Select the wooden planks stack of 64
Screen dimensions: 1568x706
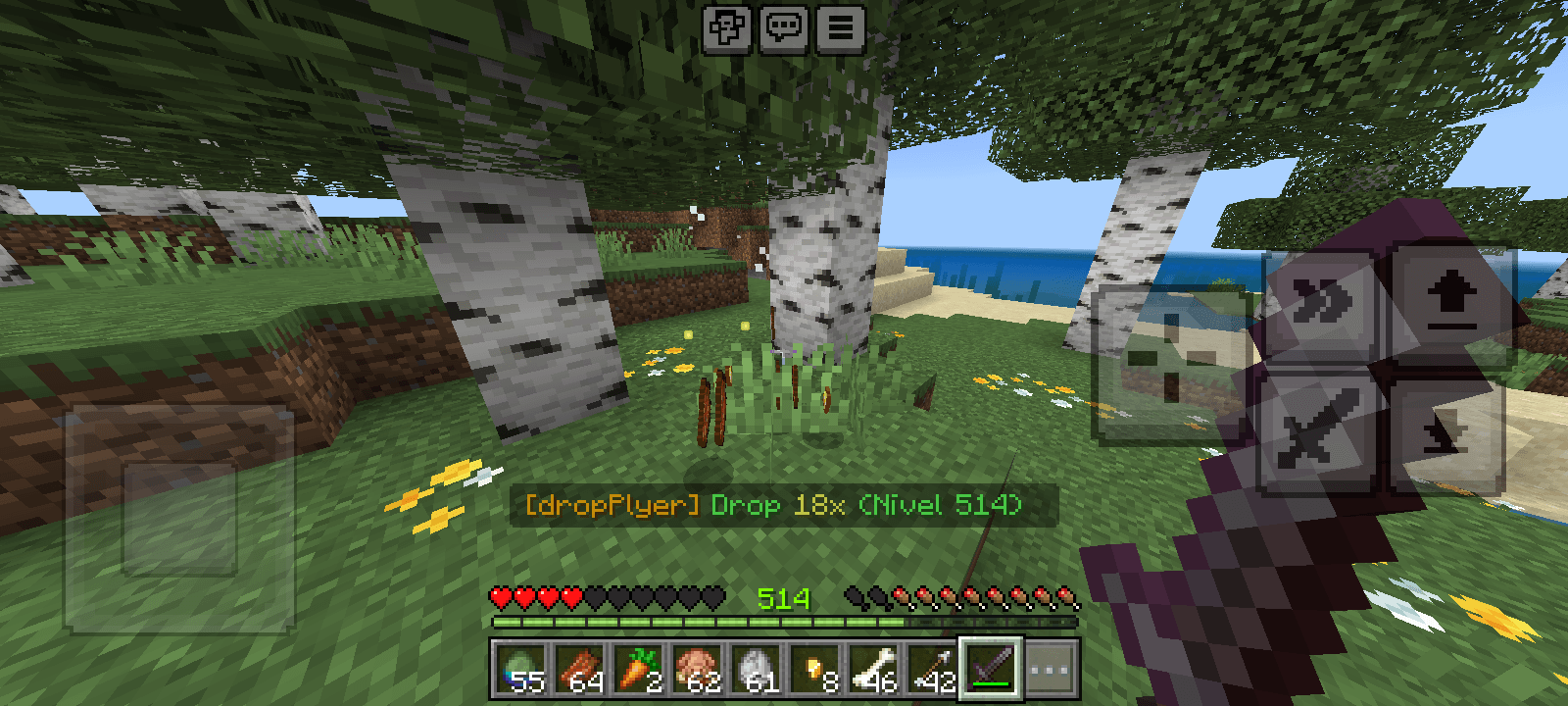[578, 669]
